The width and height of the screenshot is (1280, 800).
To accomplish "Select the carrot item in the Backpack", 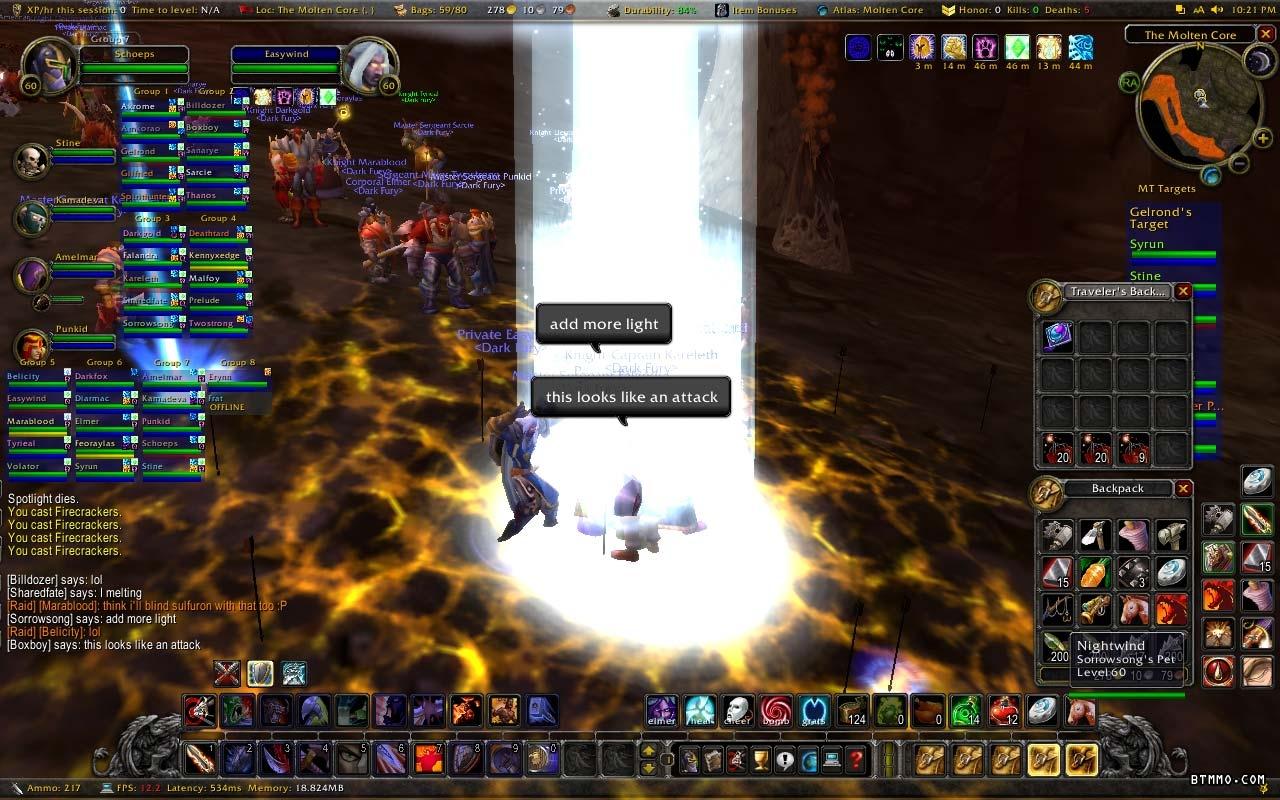I will coord(1095,572).
